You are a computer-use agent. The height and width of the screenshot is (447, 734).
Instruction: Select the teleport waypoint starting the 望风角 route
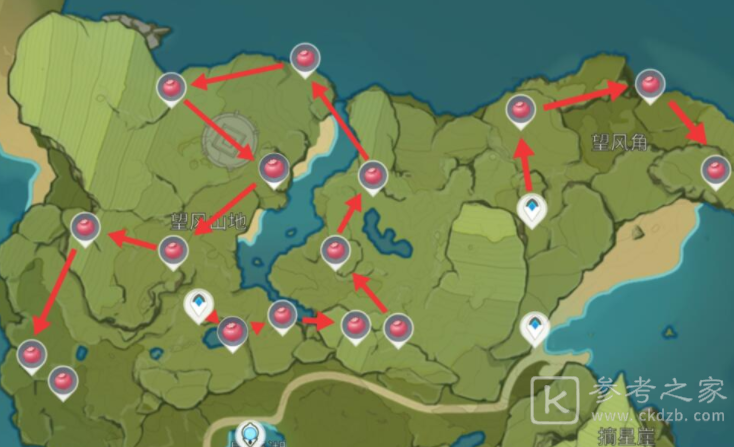(x=532, y=209)
